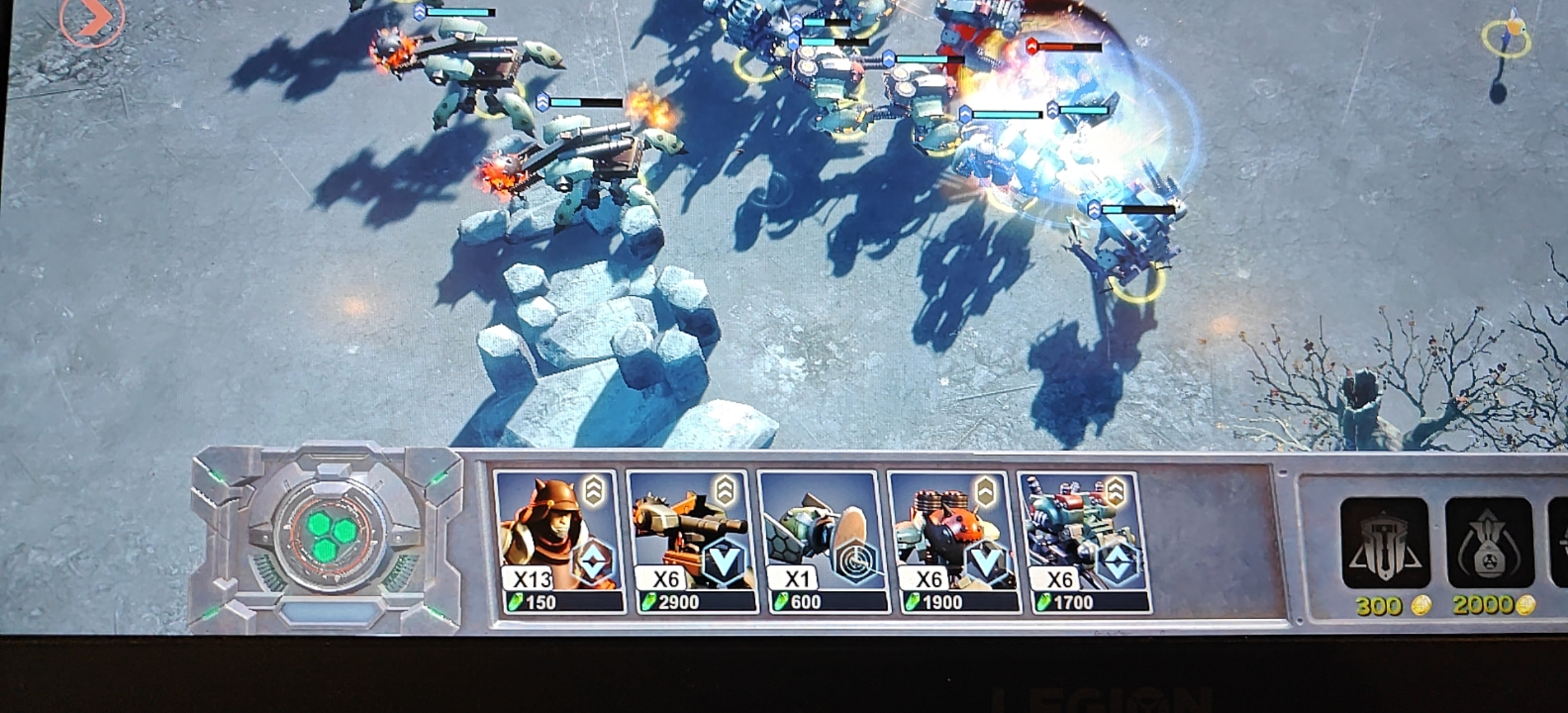Screen dimensions: 1568x713
Task: Select the red spiked mech card costing 1900
Action: (954, 541)
